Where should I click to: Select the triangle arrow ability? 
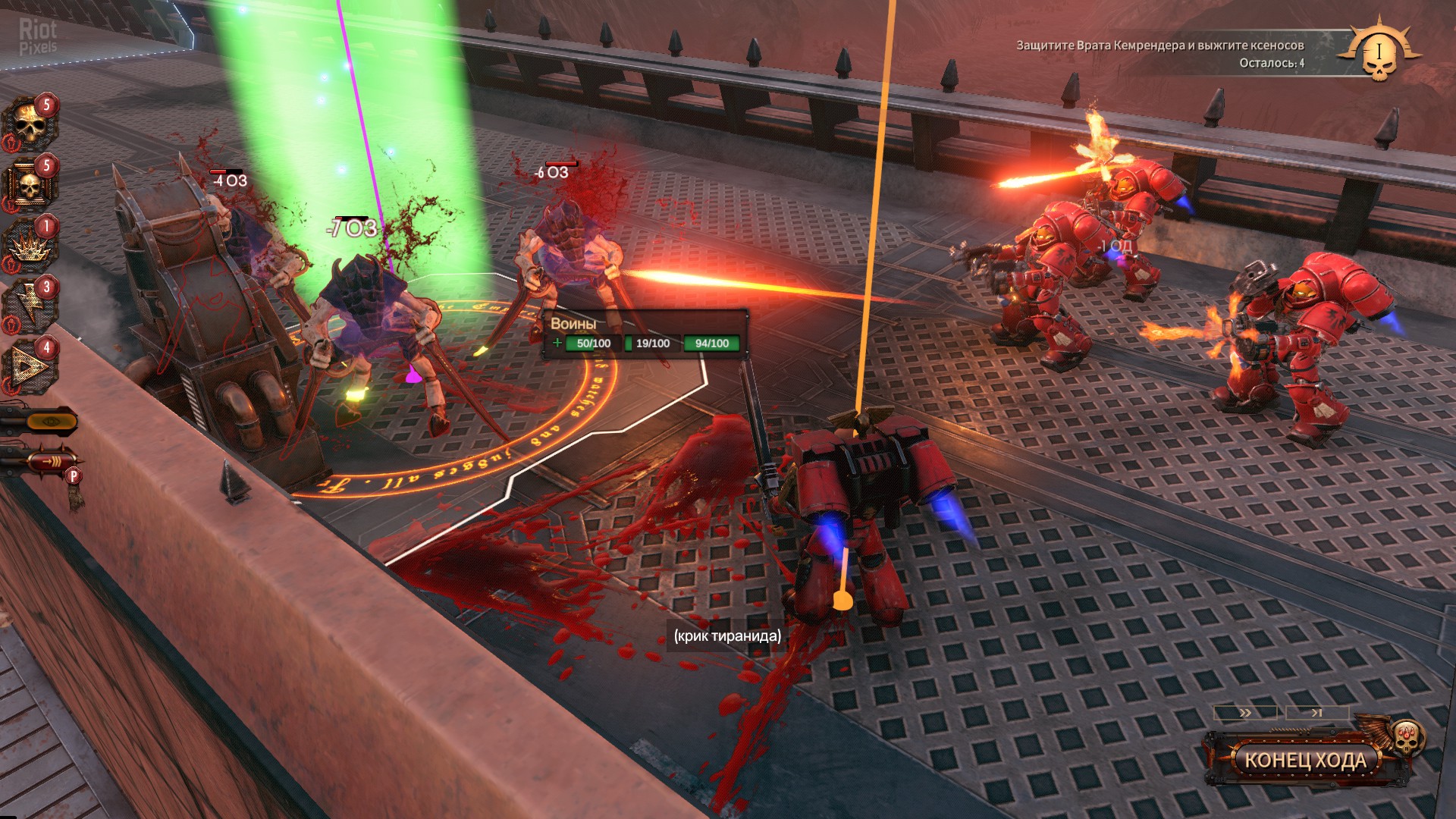pyautogui.click(x=30, y=366)
